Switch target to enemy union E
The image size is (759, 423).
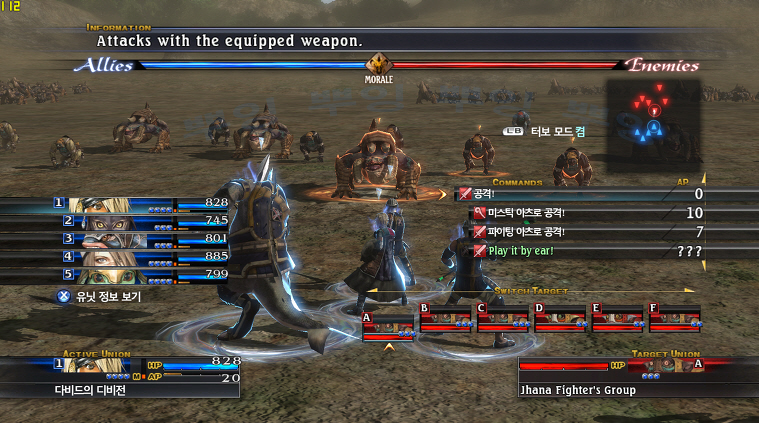617,320
